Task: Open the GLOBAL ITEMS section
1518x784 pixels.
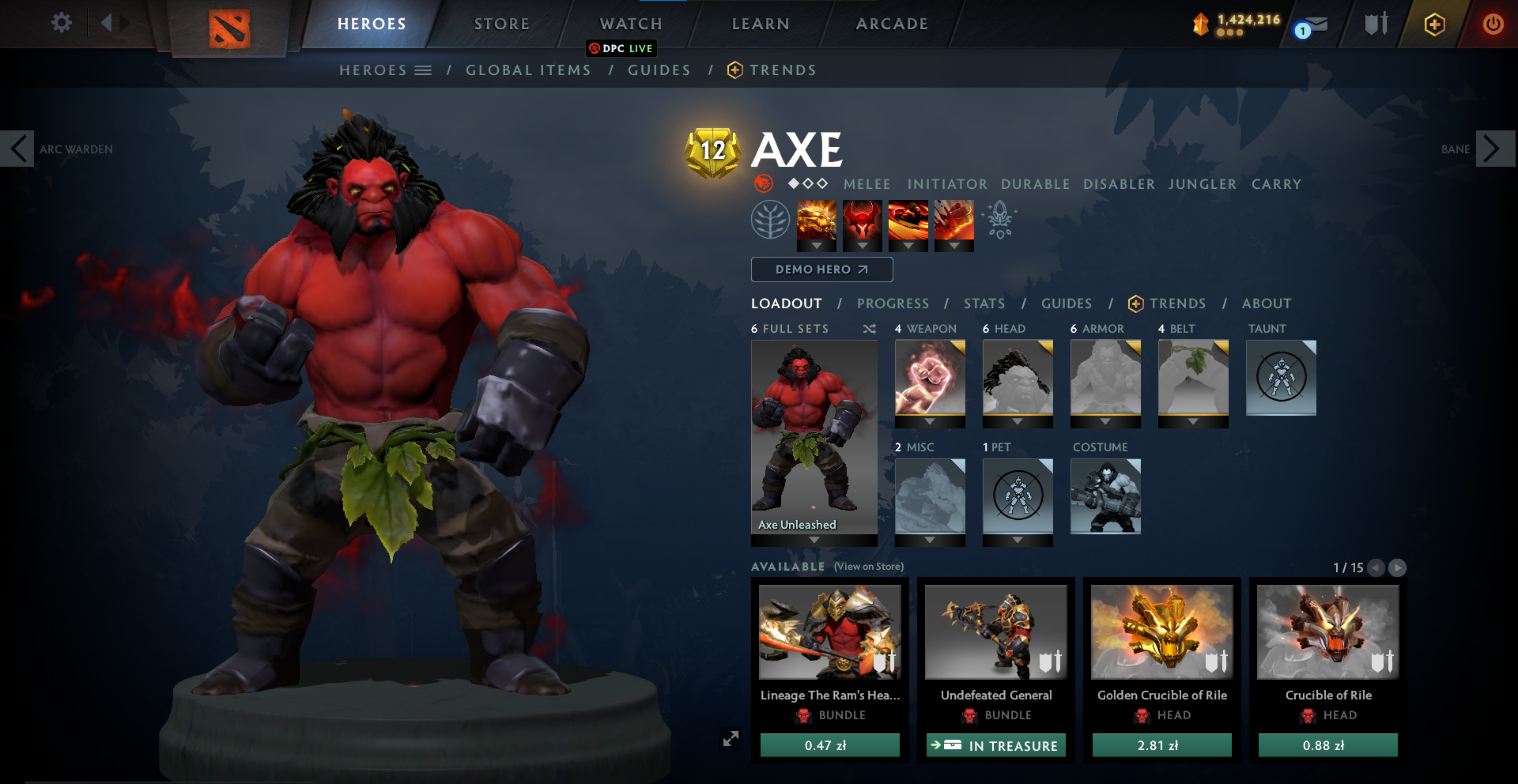Action: (528, 70)
